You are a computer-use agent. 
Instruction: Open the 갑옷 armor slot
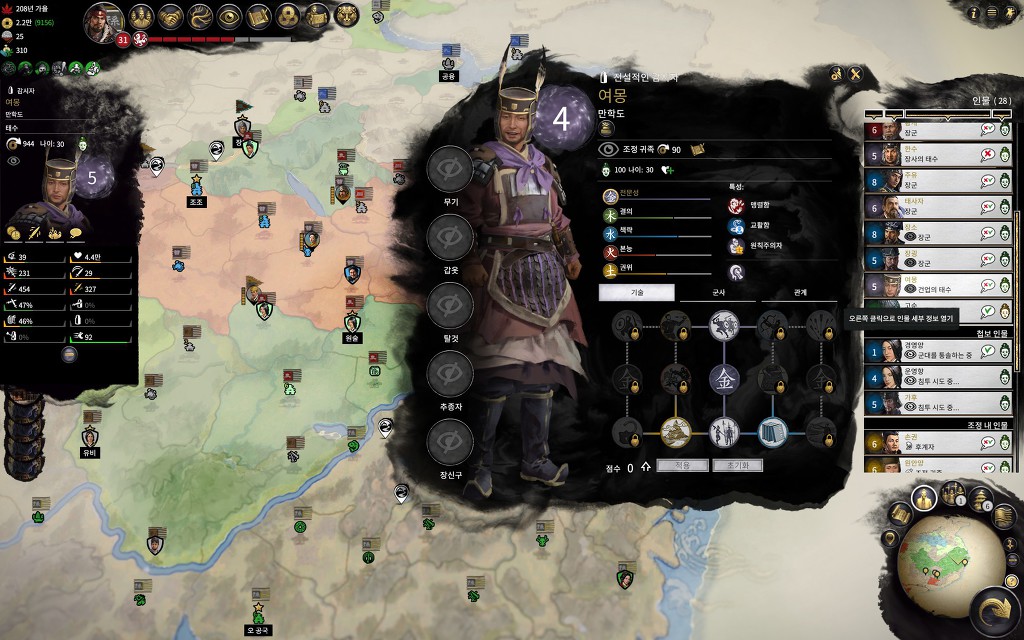tap(450, 238)
